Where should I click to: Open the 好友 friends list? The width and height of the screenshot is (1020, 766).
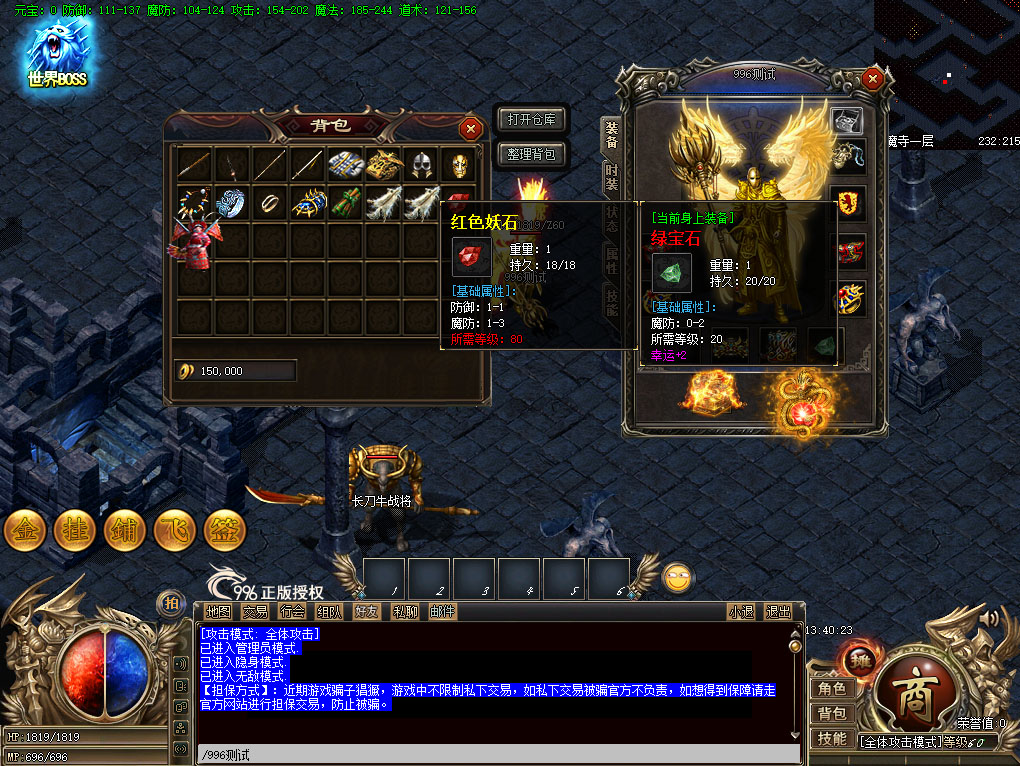point(367,612)
